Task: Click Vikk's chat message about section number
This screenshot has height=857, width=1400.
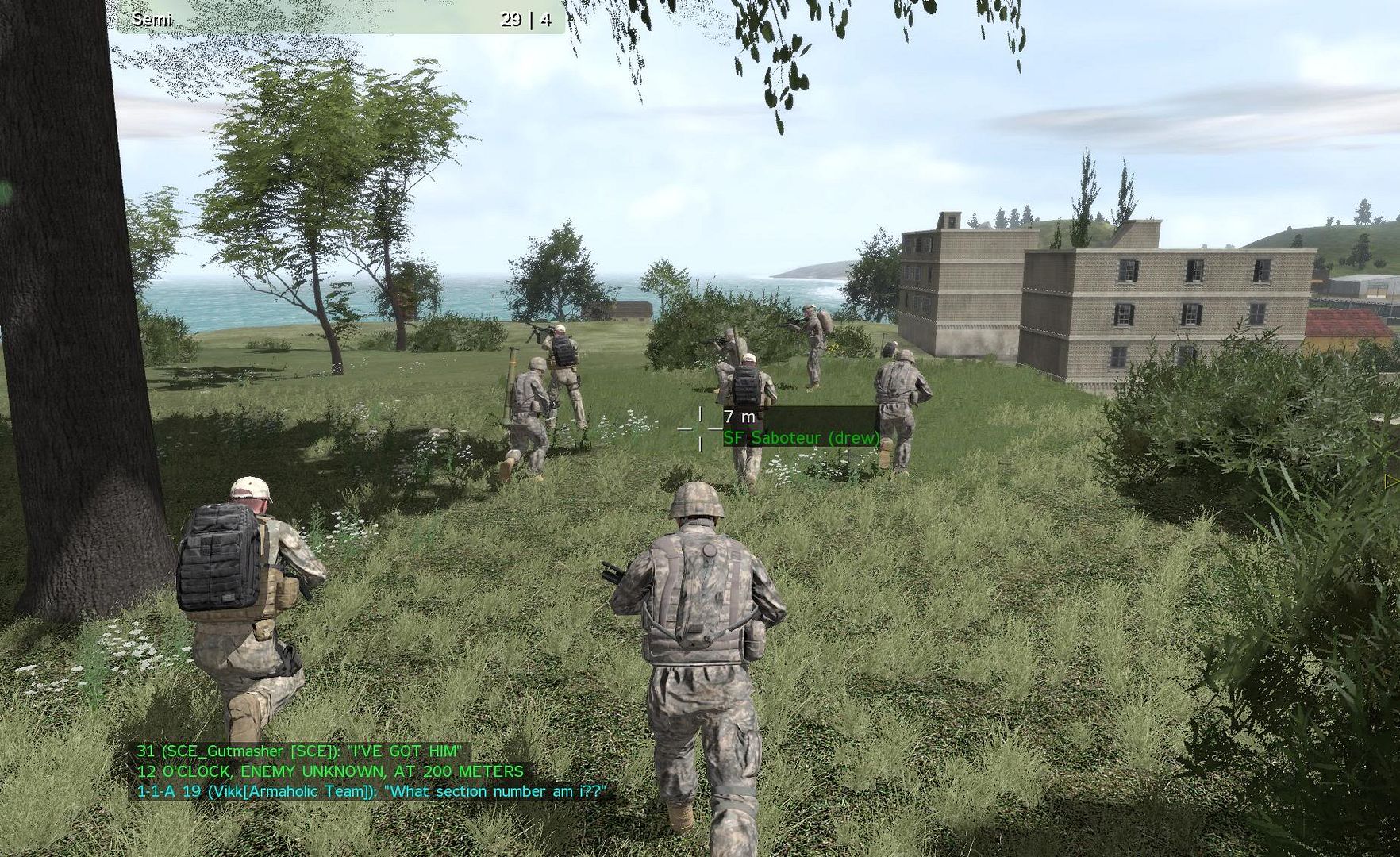Action: (371, 791)
